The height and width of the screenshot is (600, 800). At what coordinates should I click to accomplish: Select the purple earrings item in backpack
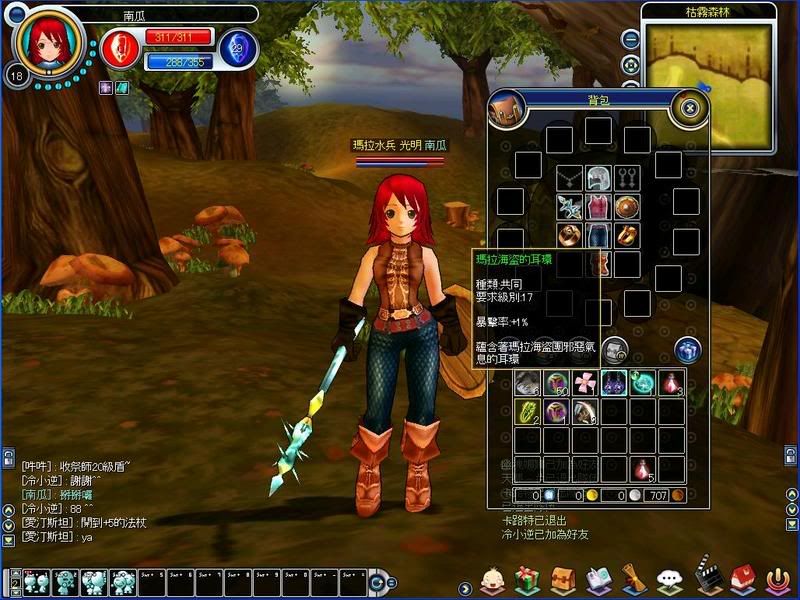(x=613, y=382)
